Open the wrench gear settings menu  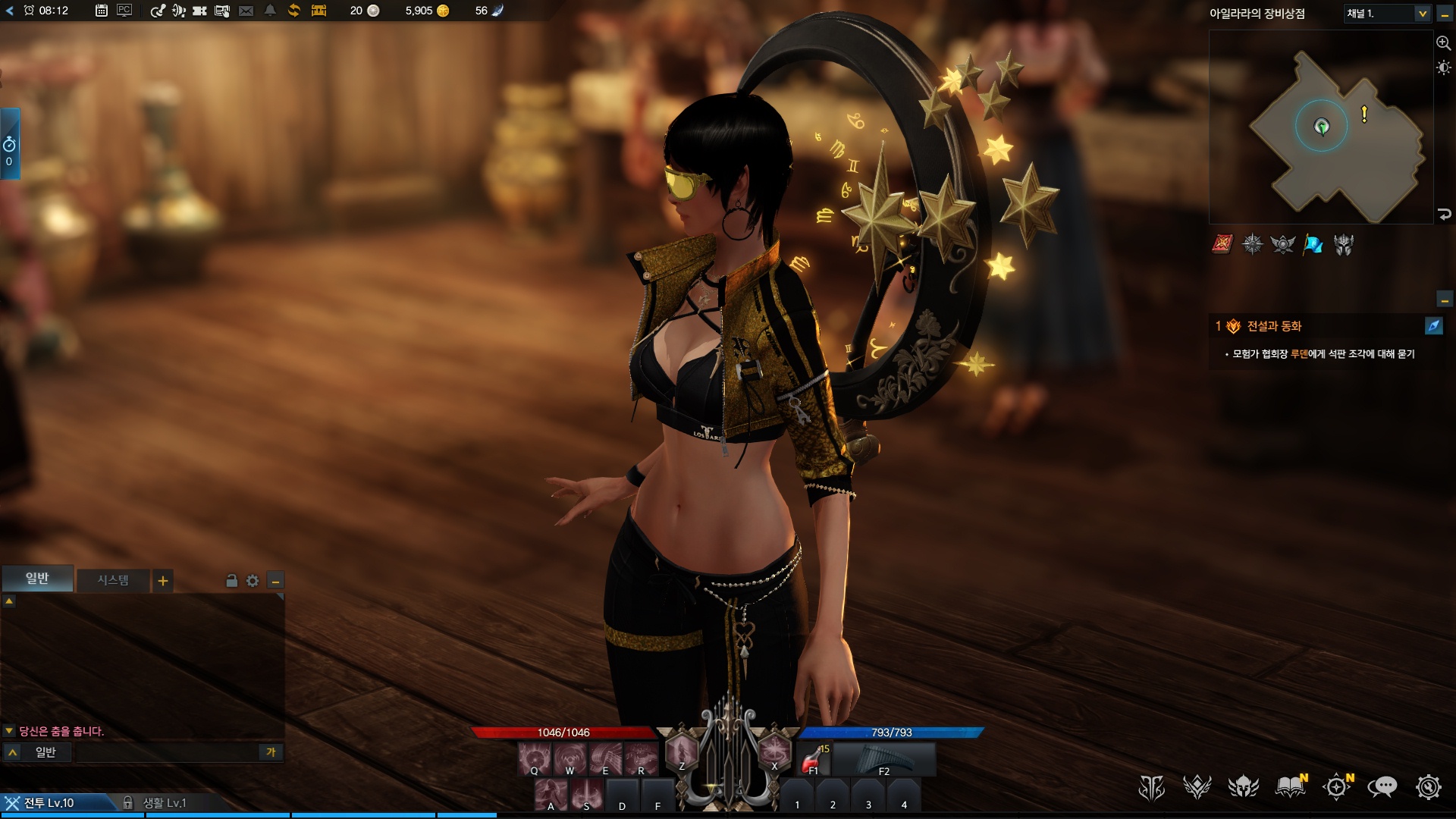coord(1428,787)
